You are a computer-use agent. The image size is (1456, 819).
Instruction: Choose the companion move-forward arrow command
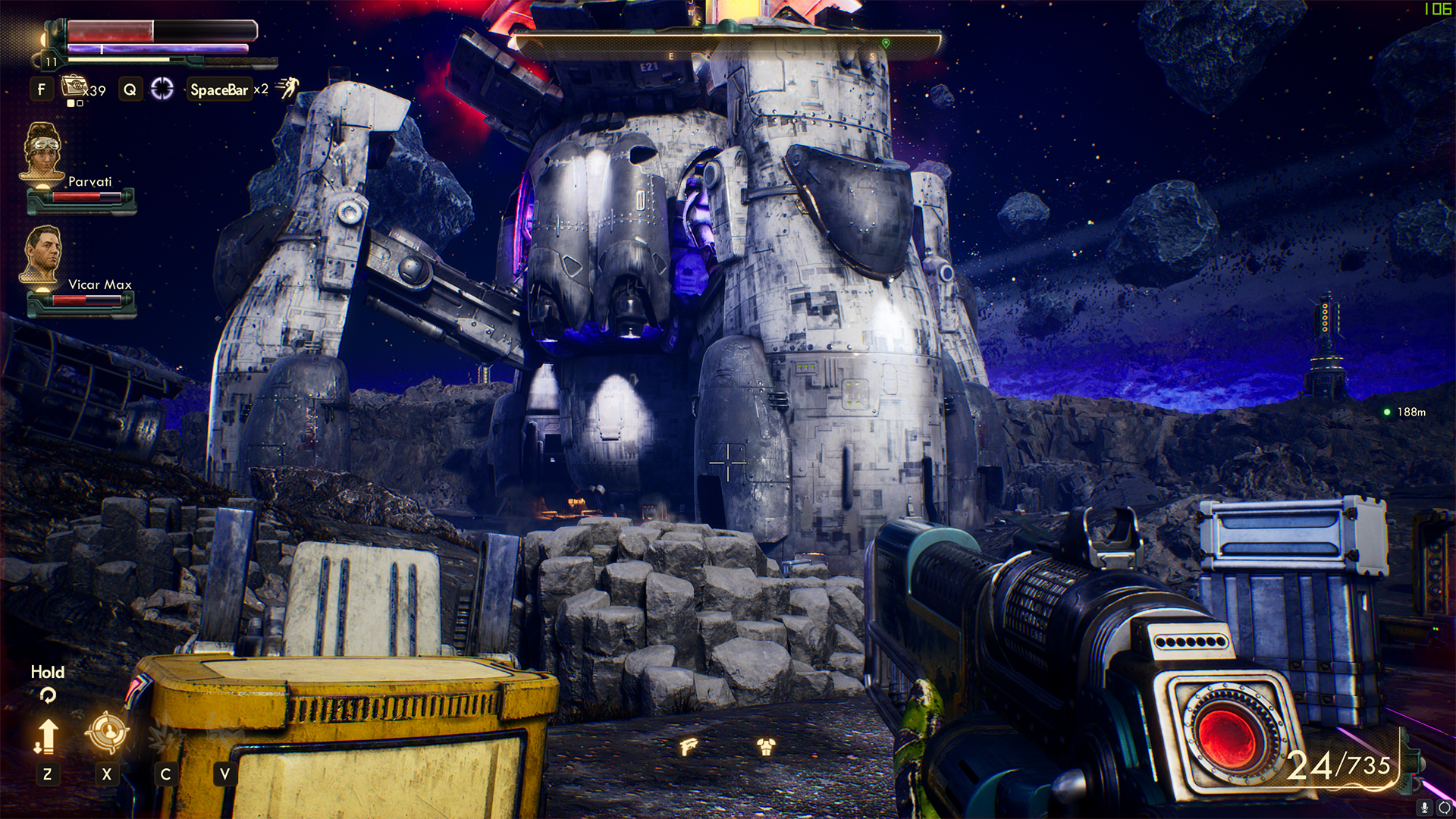click(46, 736)
